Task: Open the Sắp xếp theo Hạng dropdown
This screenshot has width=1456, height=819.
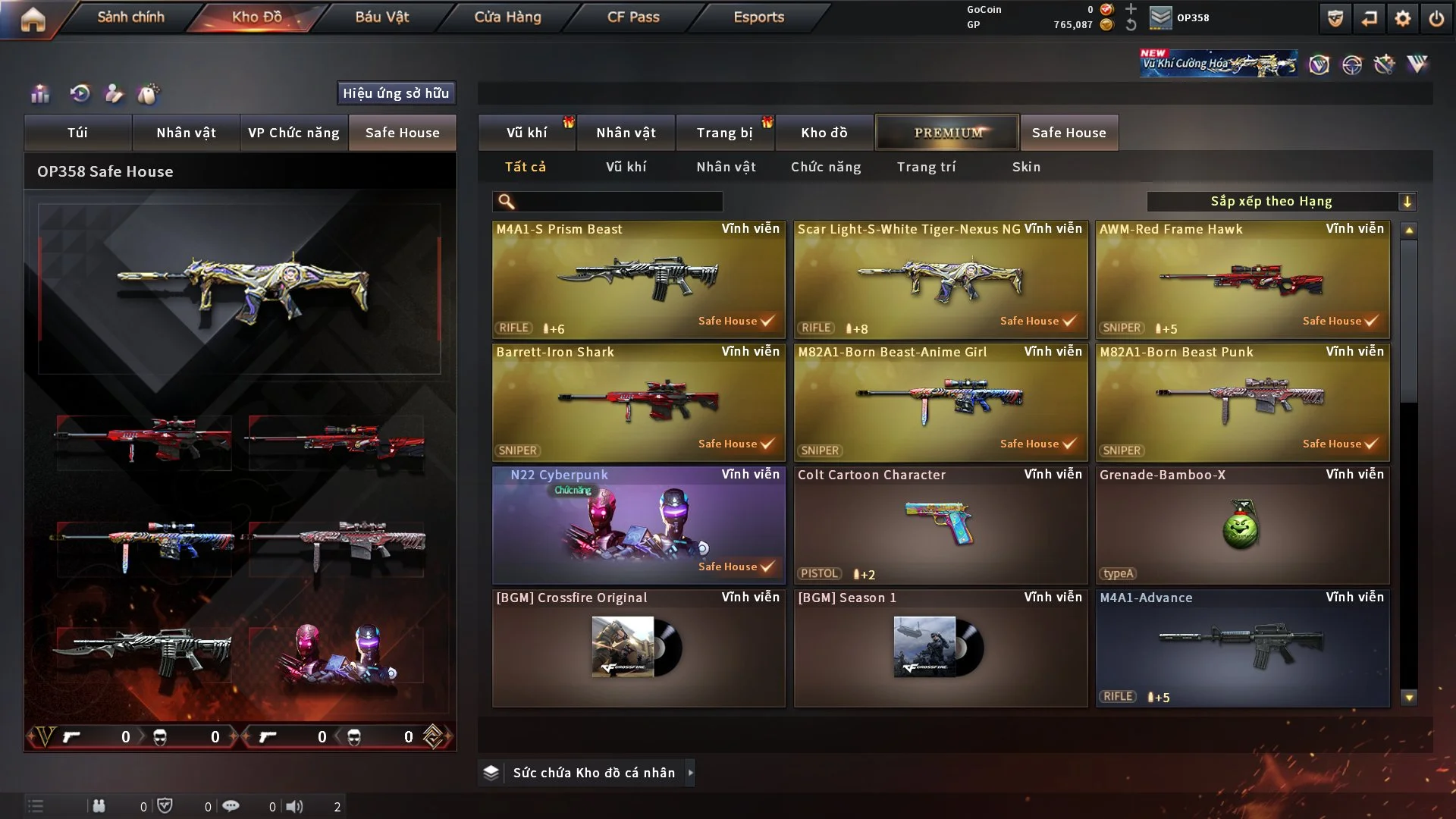Action: (1281, 202)
